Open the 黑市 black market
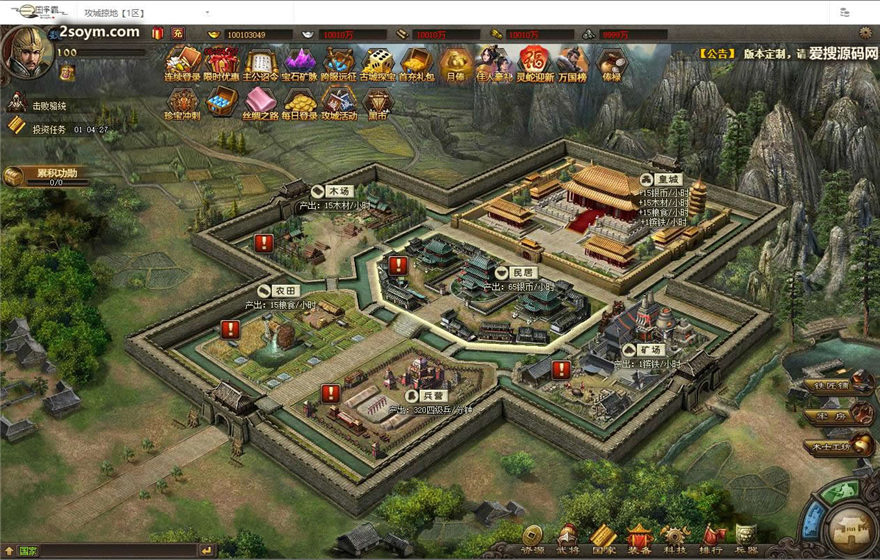 (377, 102)
